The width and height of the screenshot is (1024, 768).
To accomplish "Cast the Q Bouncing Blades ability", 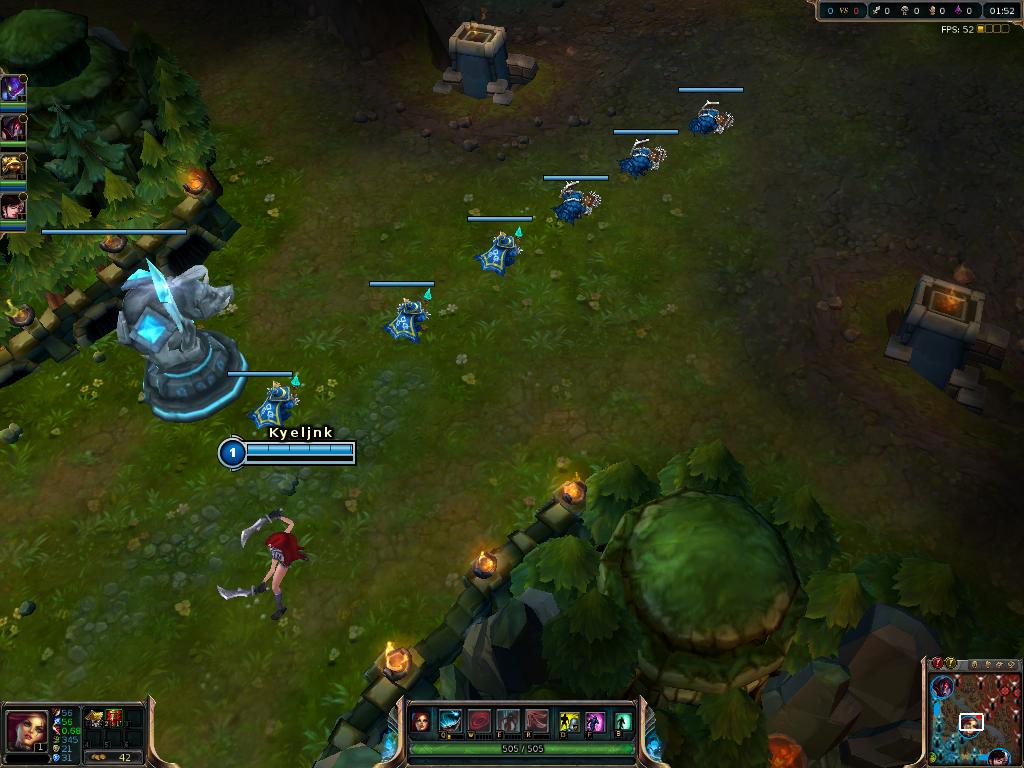I will (451, 721).
